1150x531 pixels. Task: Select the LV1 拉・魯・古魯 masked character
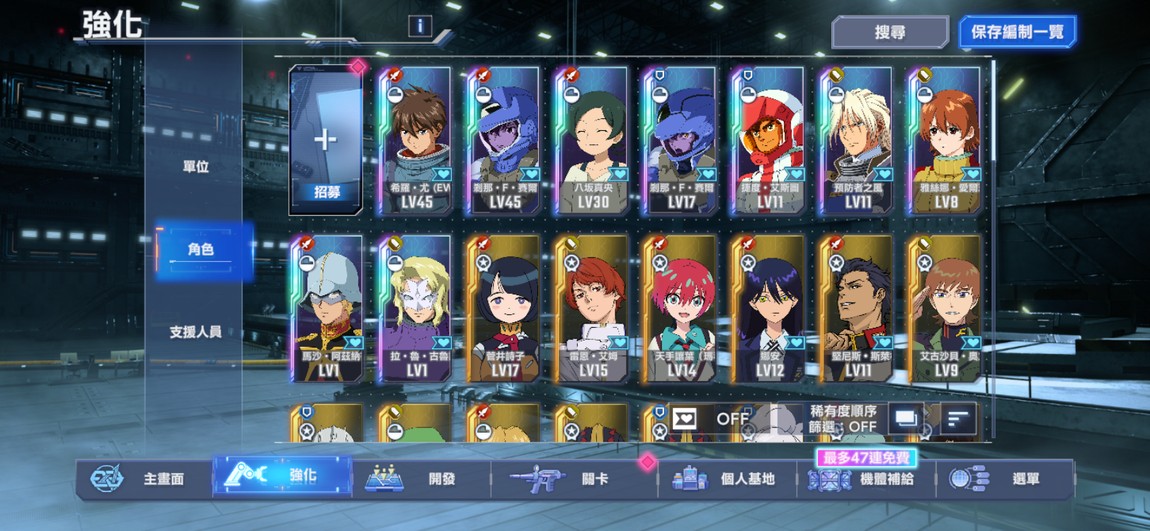(416, 308)
